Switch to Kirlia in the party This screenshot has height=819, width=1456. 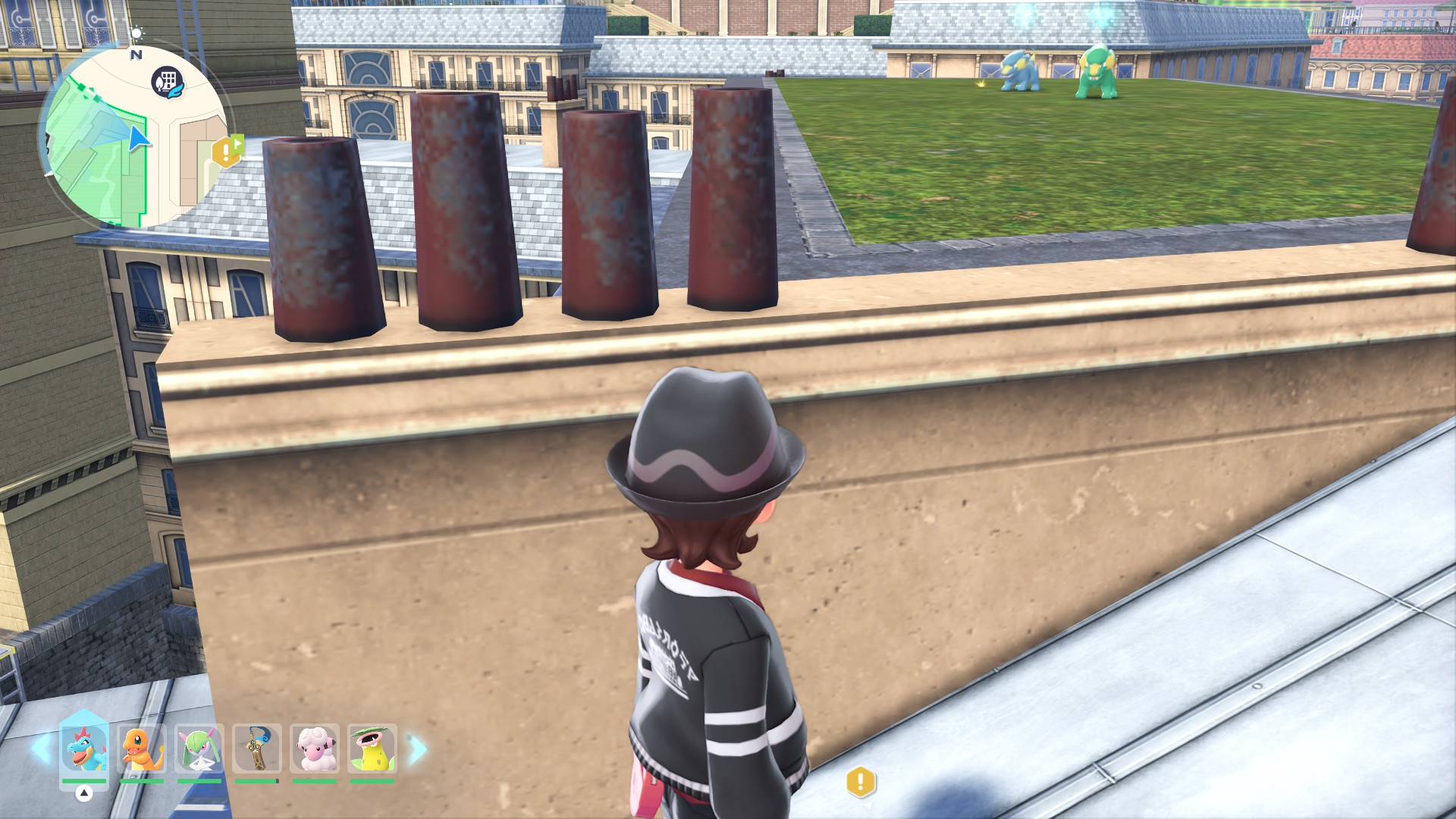199,748
